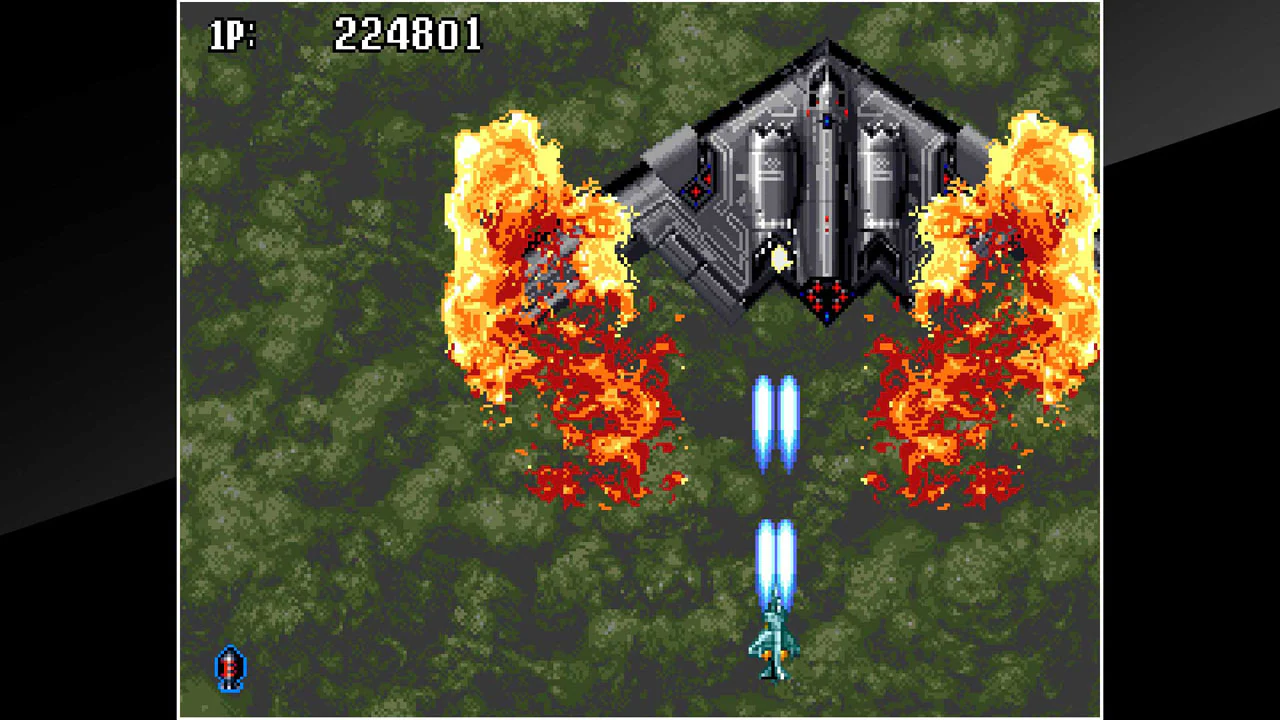Click the red marking on the bomber's tail
Screen dimensions: 1280x720
[x=828, y=295]
